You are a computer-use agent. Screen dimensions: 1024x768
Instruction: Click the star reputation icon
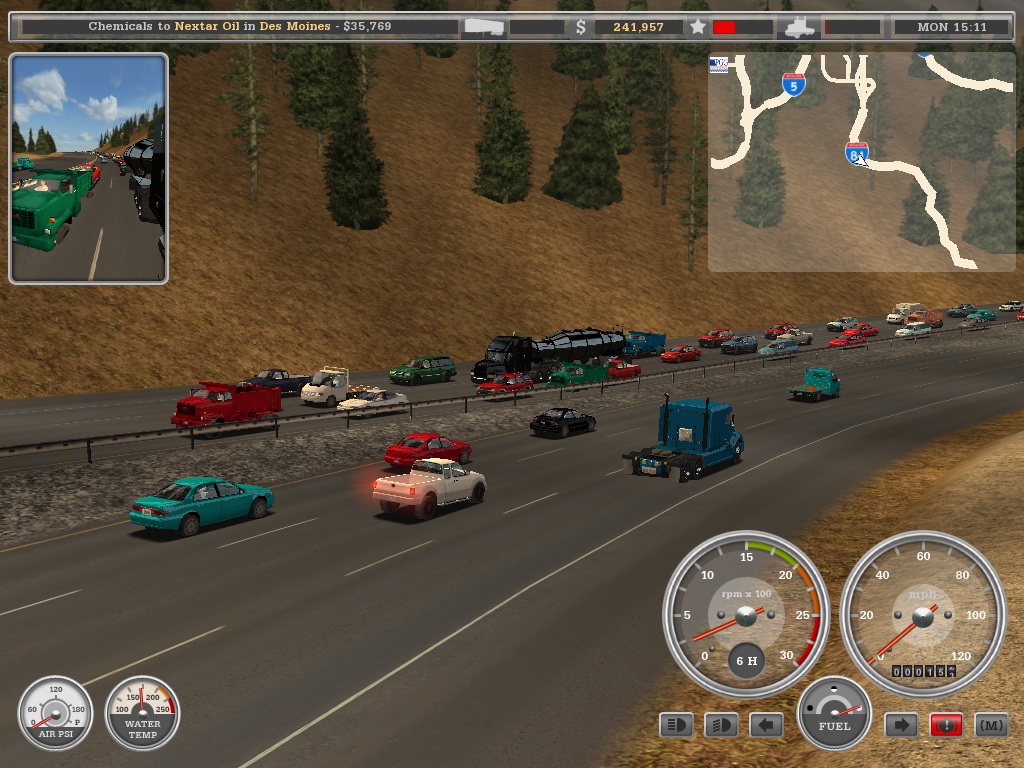click(x=698, y=27)
